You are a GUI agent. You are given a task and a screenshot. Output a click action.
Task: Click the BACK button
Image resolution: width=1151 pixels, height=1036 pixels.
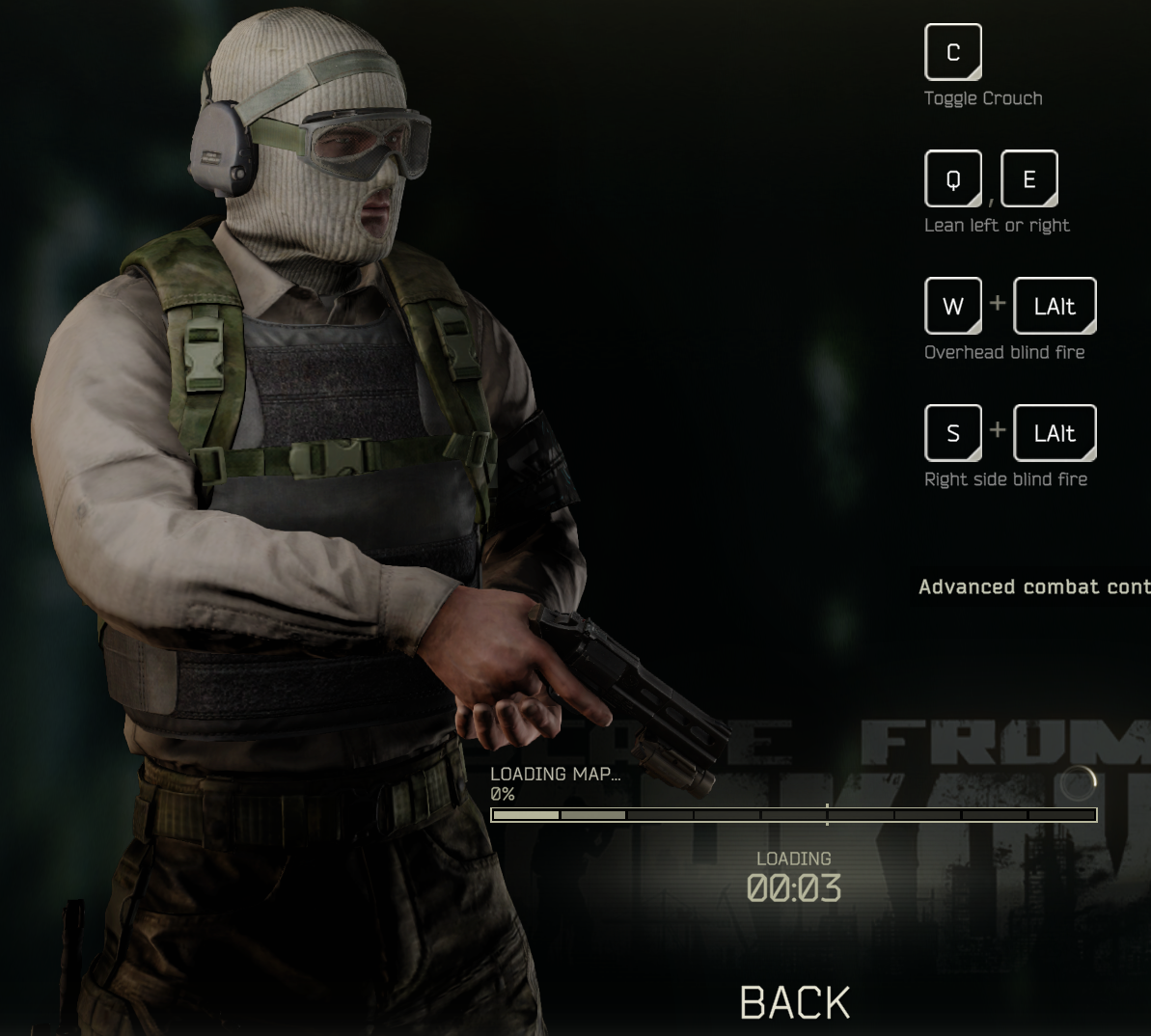point(795,1003)
